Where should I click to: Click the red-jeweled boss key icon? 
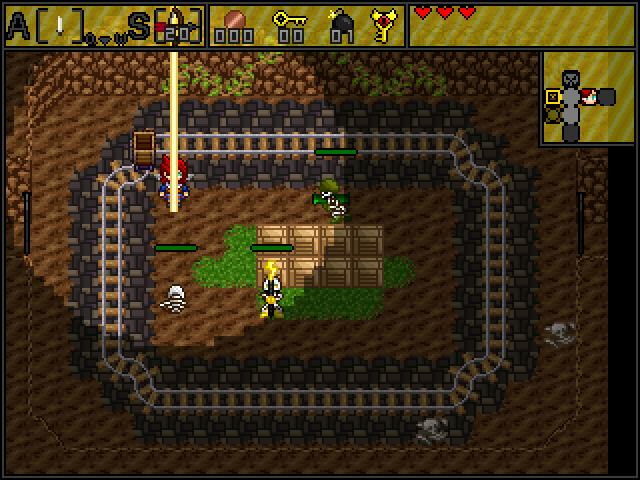(381, 24)
